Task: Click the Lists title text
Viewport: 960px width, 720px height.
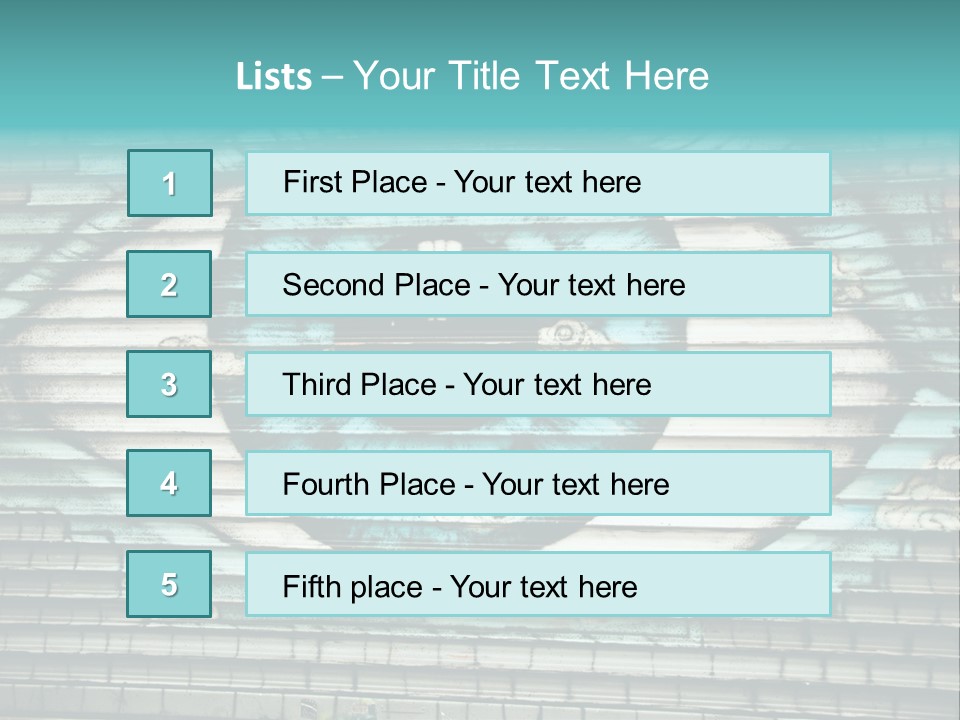Action: click(472, 76)
